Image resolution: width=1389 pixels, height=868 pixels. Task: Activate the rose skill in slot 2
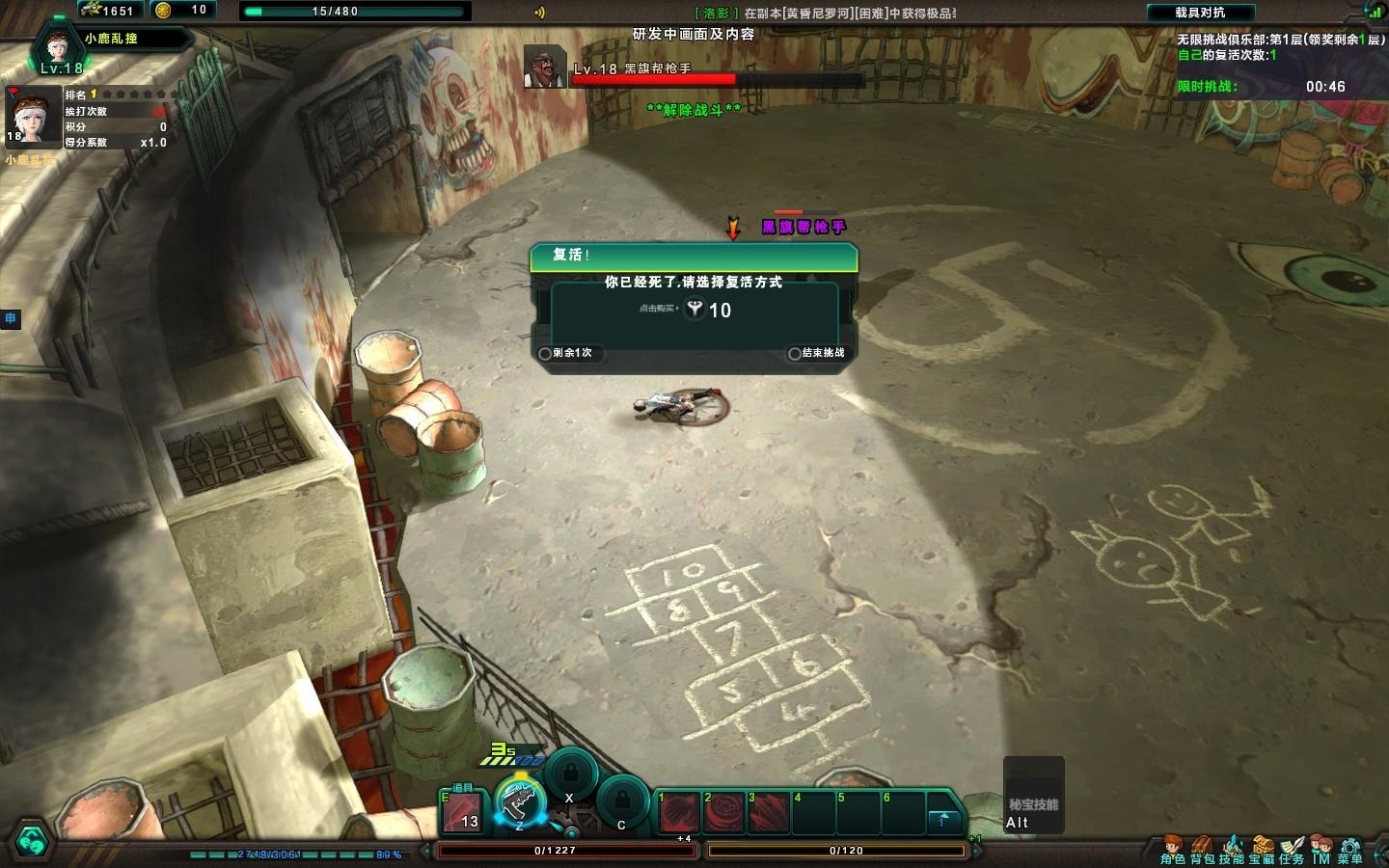(x=723, y=812)
